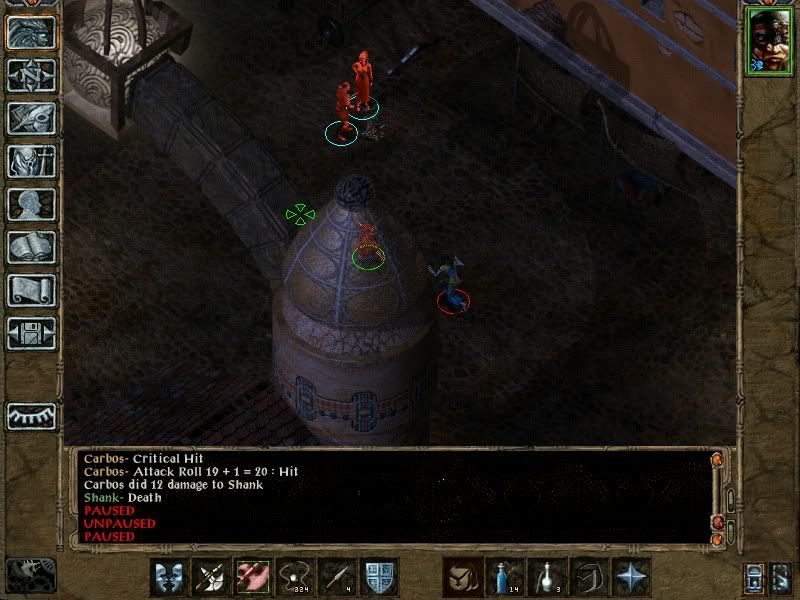Open the options floppy disk button
This screenshot has height=600, width=800.
pyautogui.click(x=32, y=333)
